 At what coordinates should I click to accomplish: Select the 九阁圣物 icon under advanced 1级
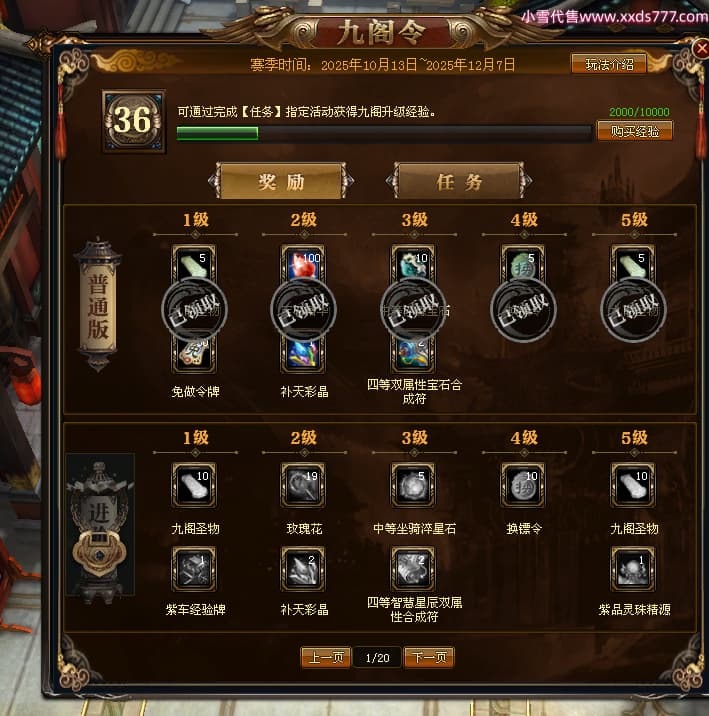[193, 485]
